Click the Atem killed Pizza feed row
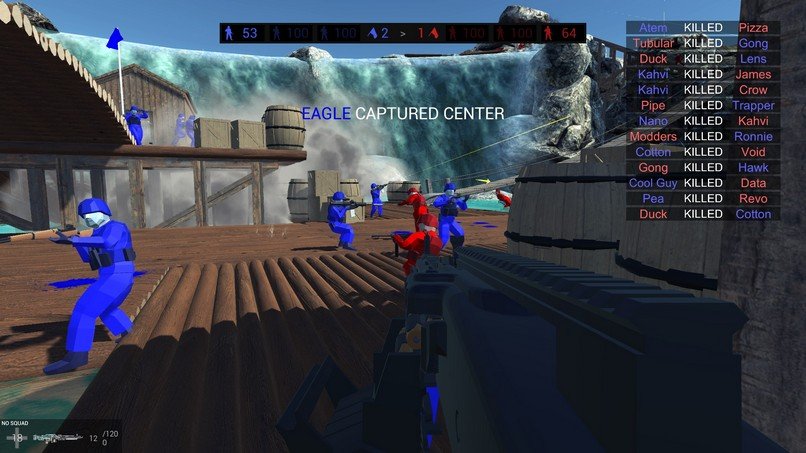This screenshot has height=453, width=806. click(702, 28)
